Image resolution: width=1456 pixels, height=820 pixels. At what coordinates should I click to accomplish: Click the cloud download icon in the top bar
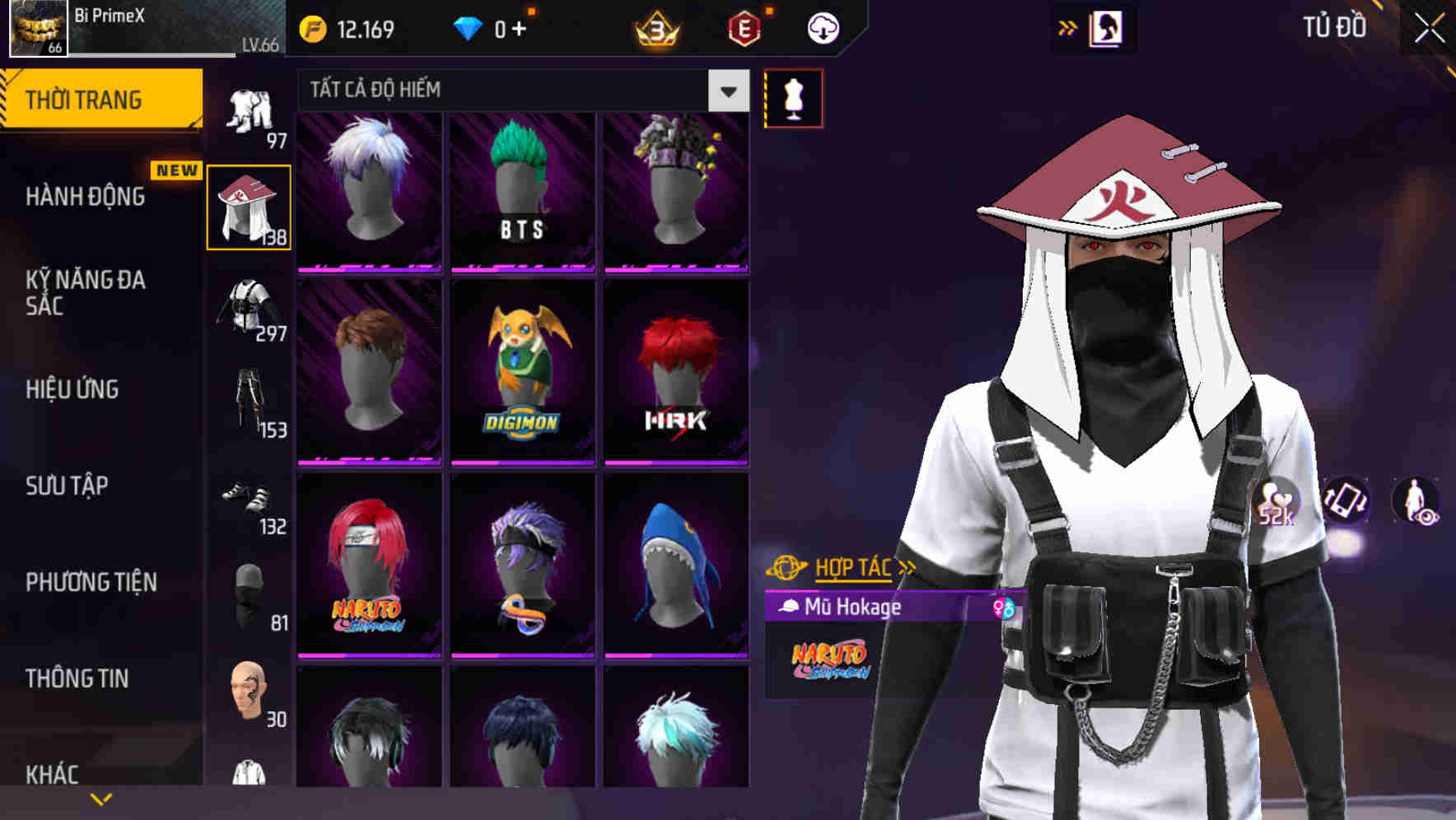coord(822,27)
